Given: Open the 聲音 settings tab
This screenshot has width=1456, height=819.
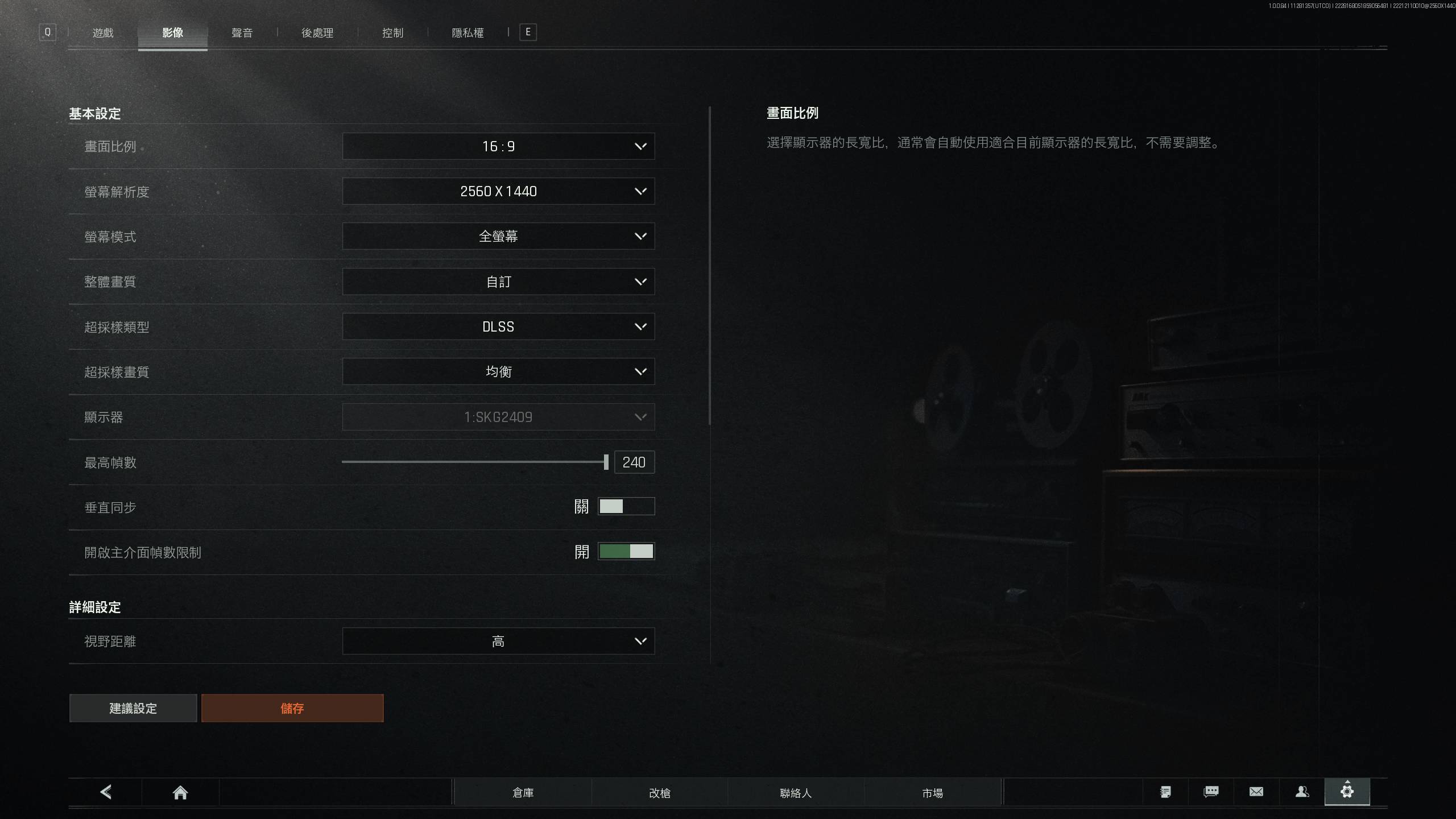Looking at the screenshot, I should (242, 33).
